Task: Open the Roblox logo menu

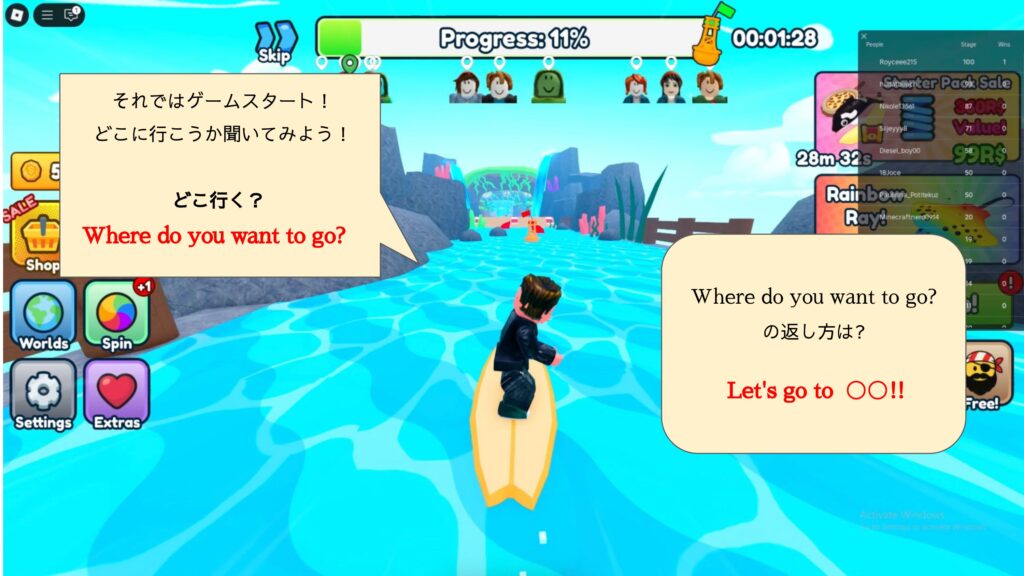Action: click(16, 15)
